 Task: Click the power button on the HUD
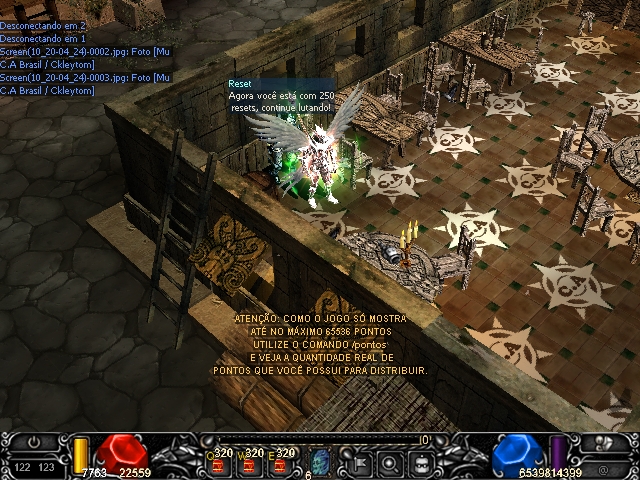pyautogui.click(x=33, y=443)
